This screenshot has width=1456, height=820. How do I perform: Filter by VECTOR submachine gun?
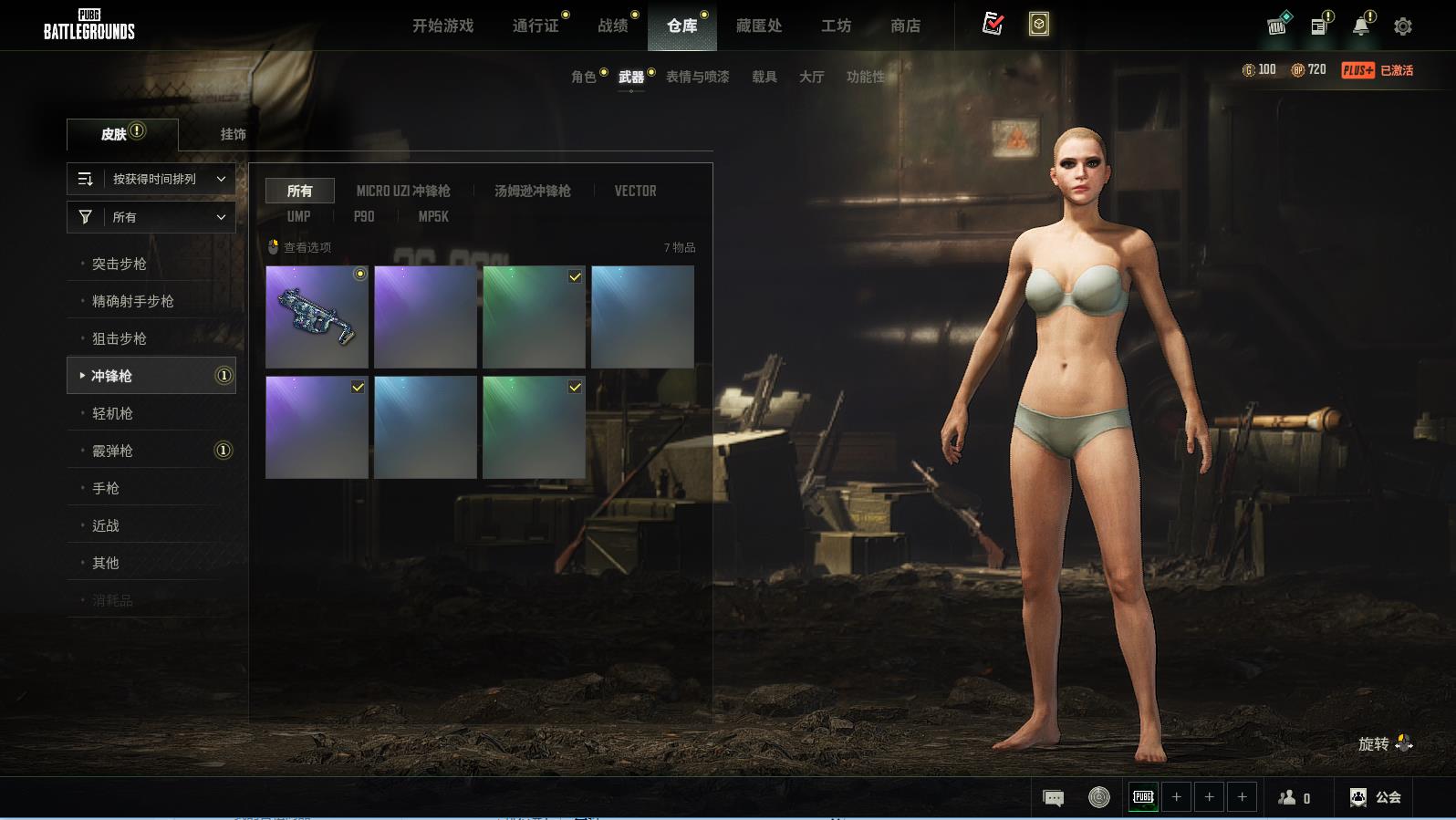coord(635,191)
